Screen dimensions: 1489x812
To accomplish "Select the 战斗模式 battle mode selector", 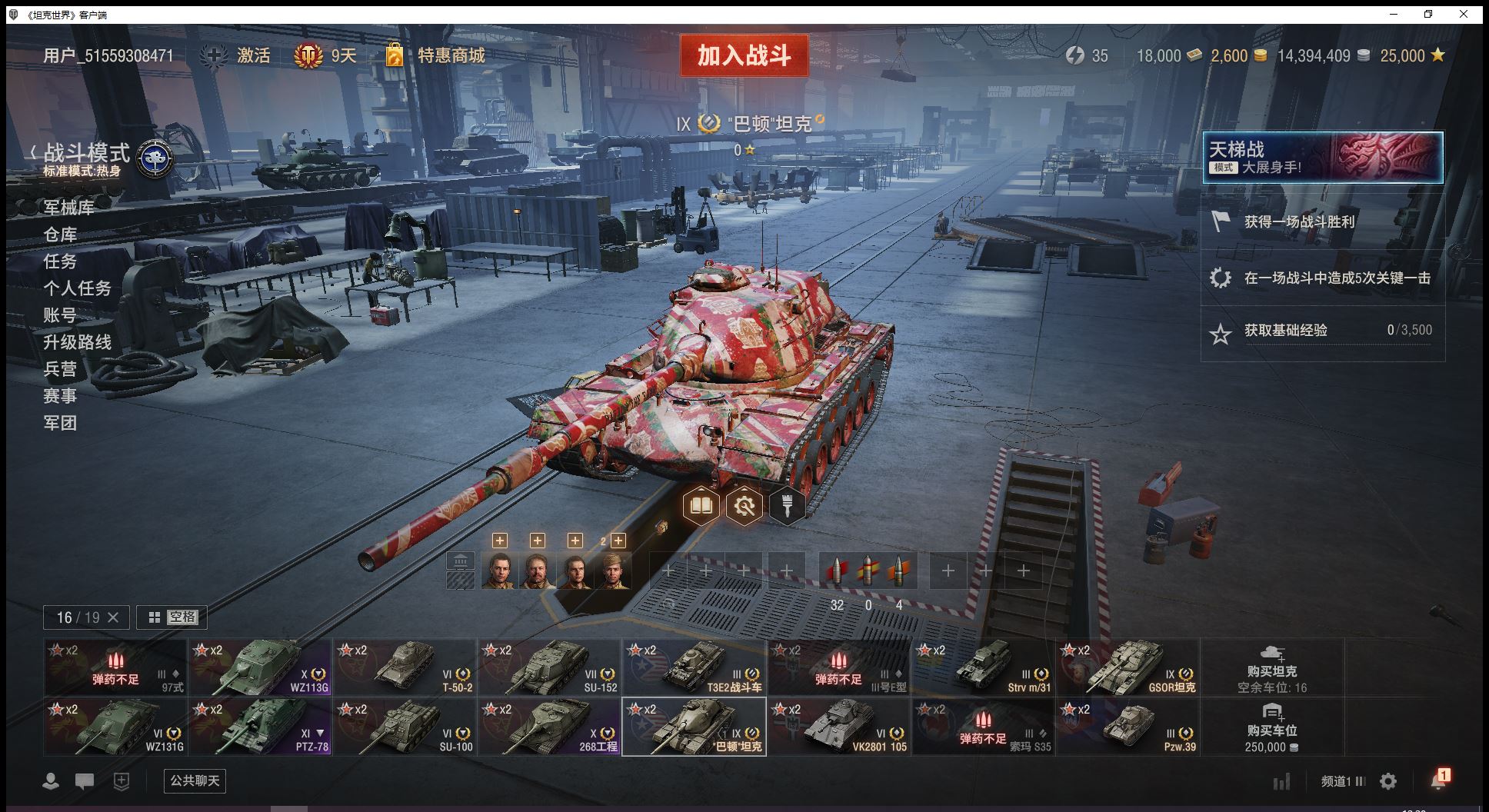I will tap(86, 154).
